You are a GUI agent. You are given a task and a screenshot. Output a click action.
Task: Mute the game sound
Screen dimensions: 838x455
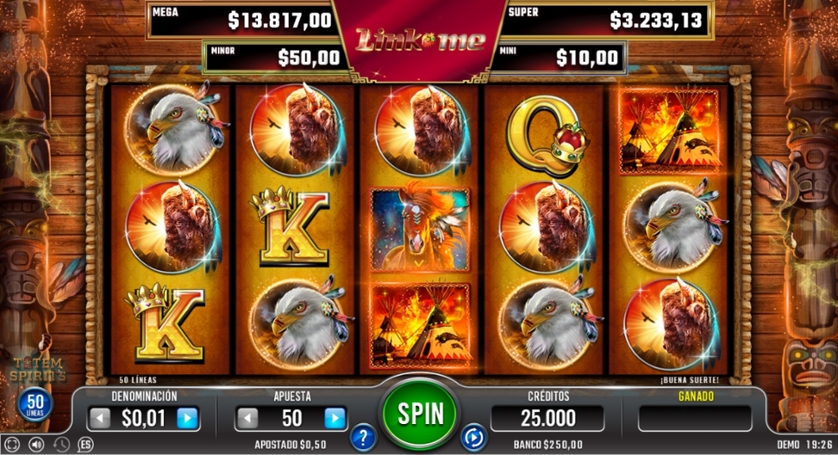(37, 444)
